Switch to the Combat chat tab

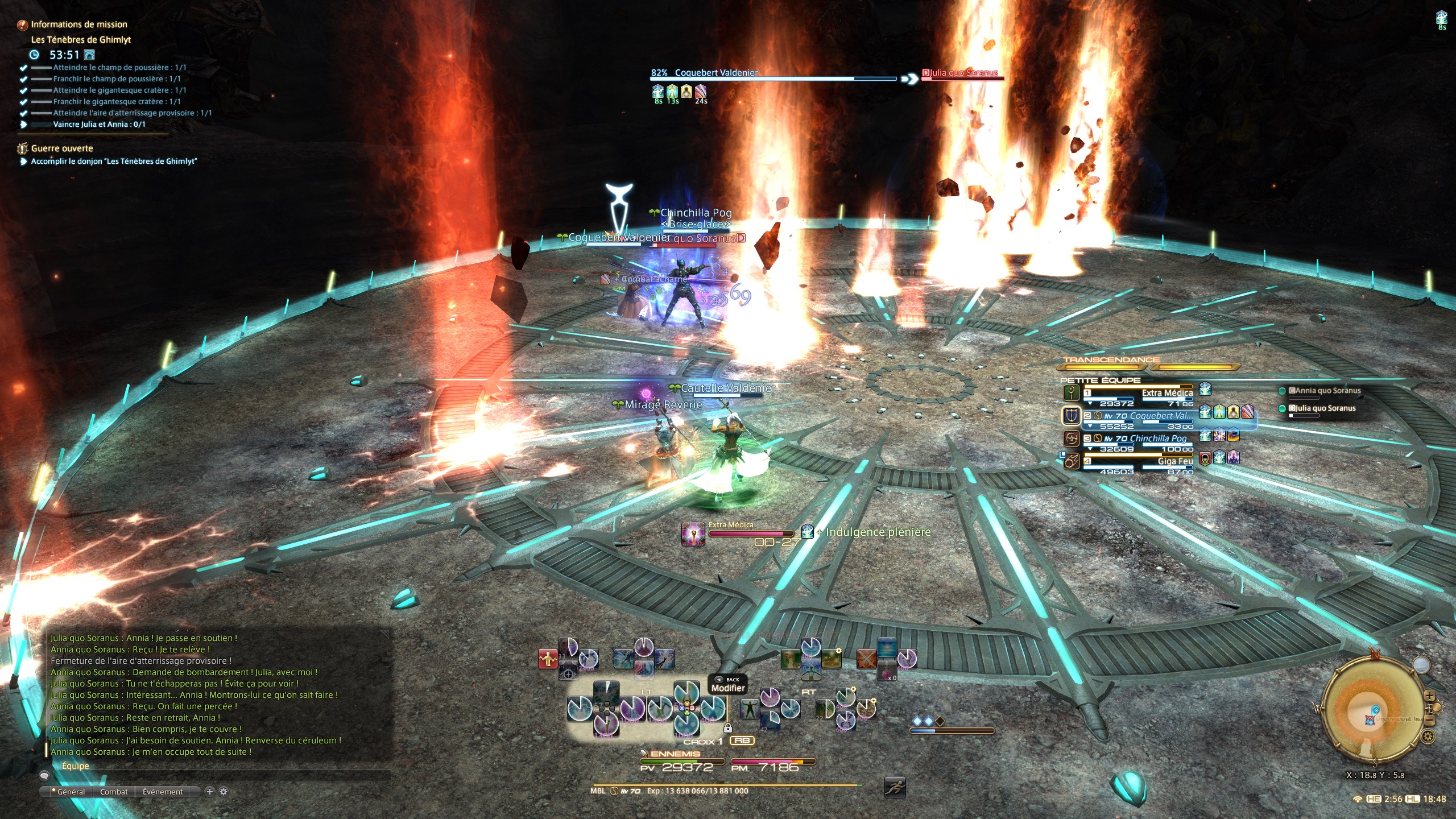point(114,792)
